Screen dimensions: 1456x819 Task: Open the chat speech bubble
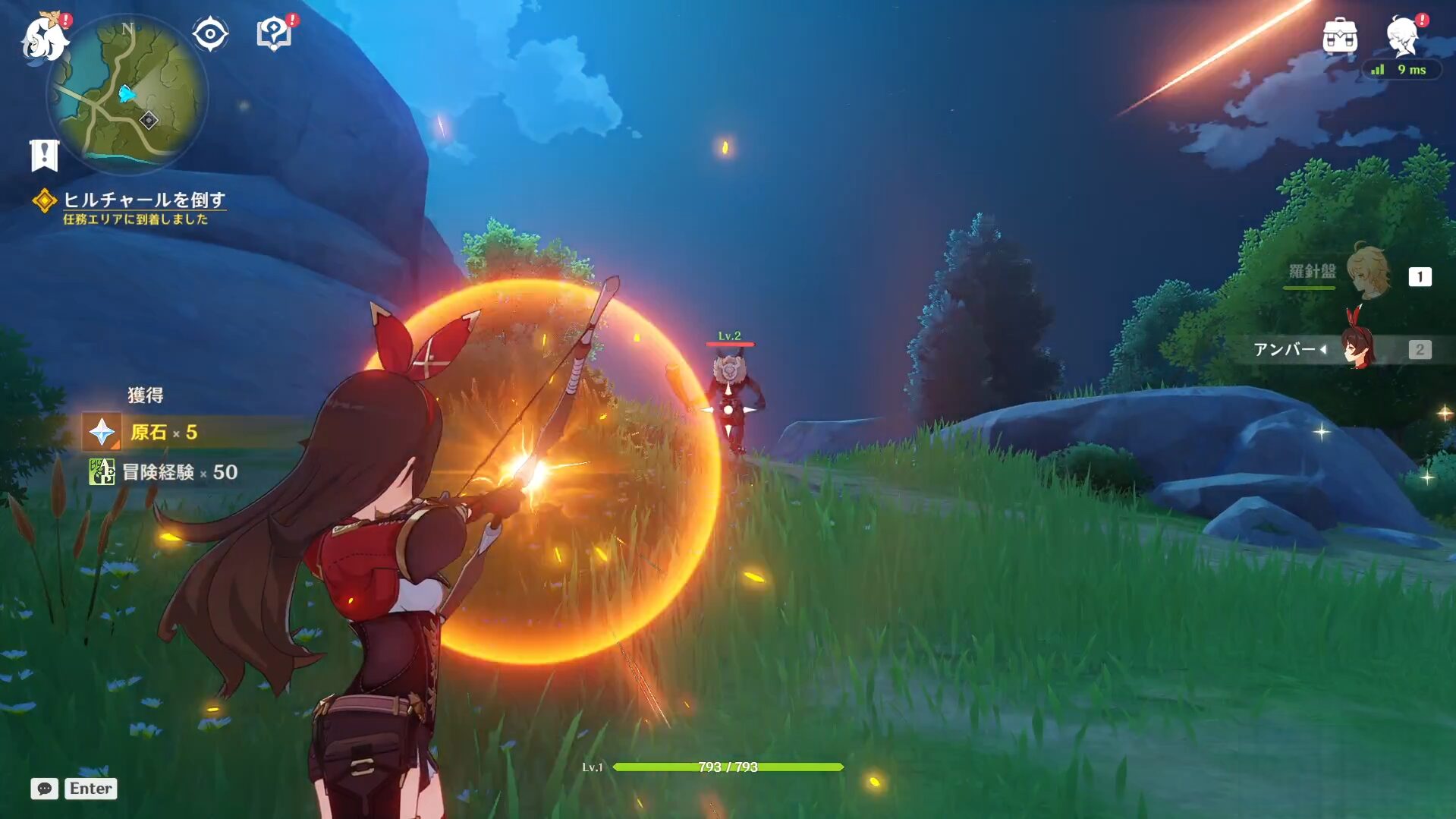pyautogui.click(x=44, y=789)
